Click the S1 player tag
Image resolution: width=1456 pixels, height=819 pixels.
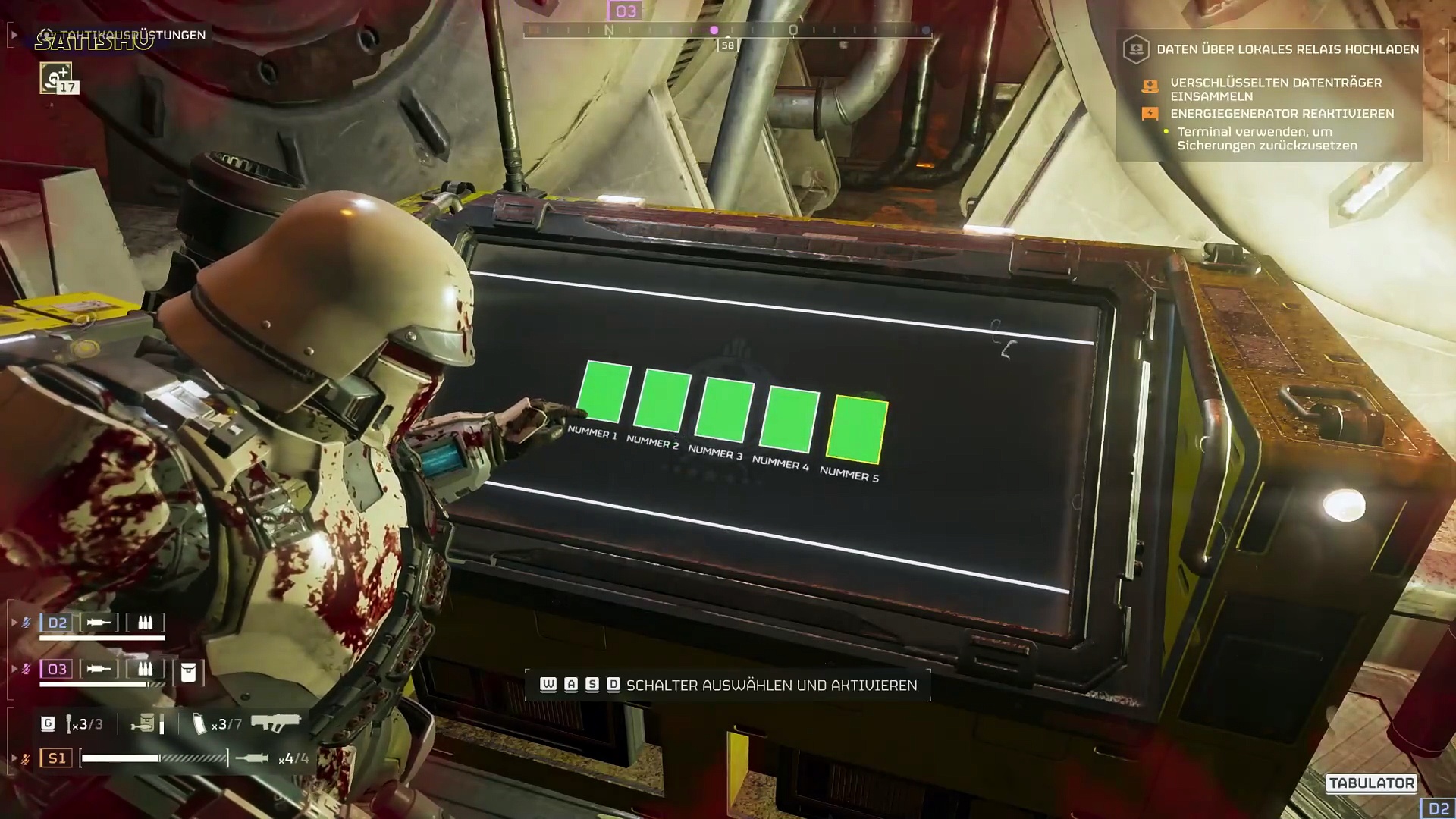pos(57,758)
